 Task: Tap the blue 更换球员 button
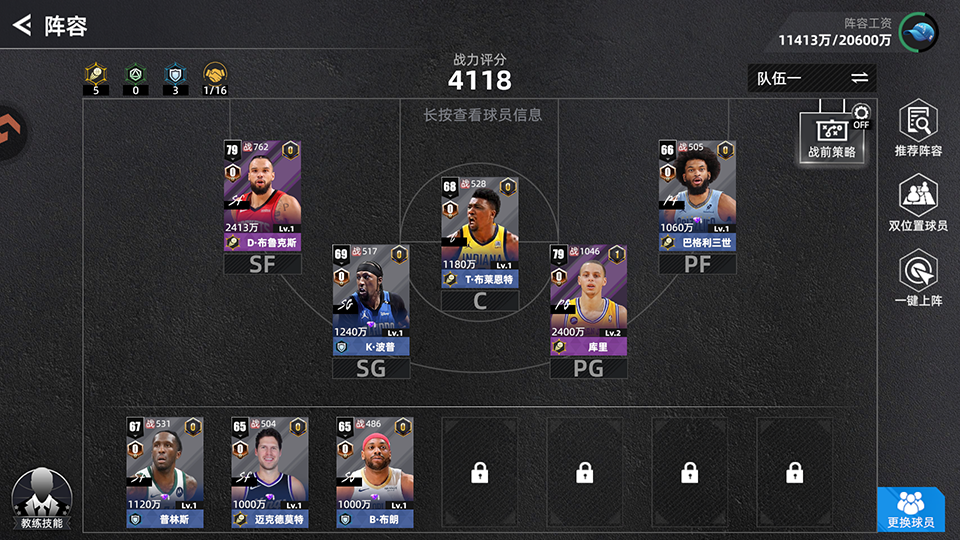[910, 509]
